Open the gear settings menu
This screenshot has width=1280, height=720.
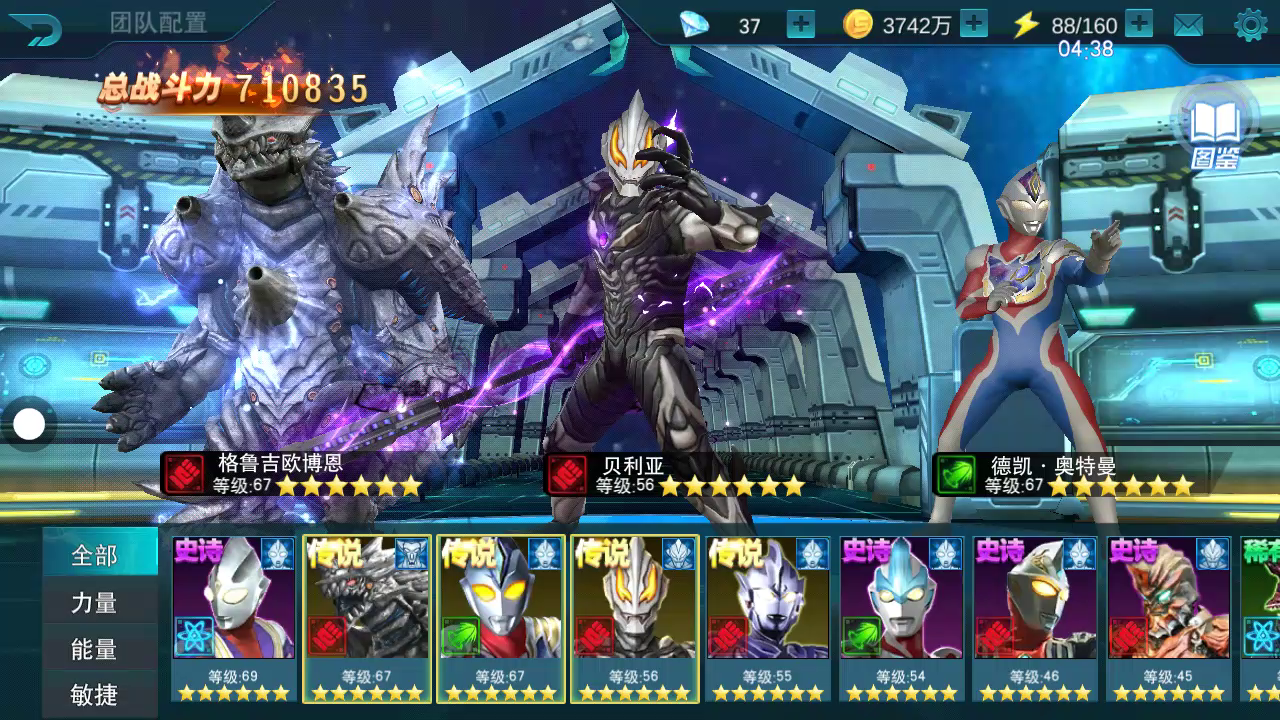pyautogui.click(x=1250, y=25)
